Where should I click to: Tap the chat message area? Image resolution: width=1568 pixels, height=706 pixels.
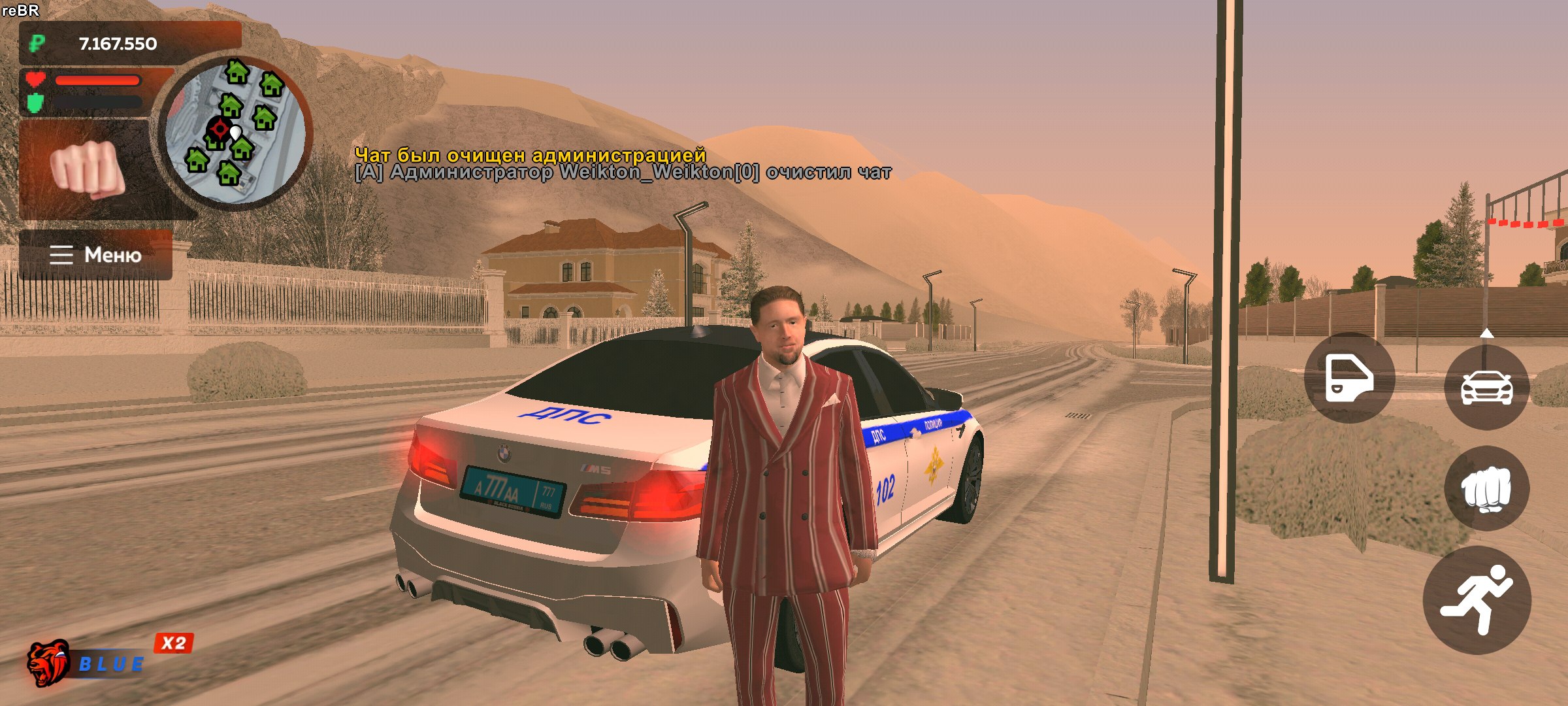pyautogui.click(x=622, y=164)
